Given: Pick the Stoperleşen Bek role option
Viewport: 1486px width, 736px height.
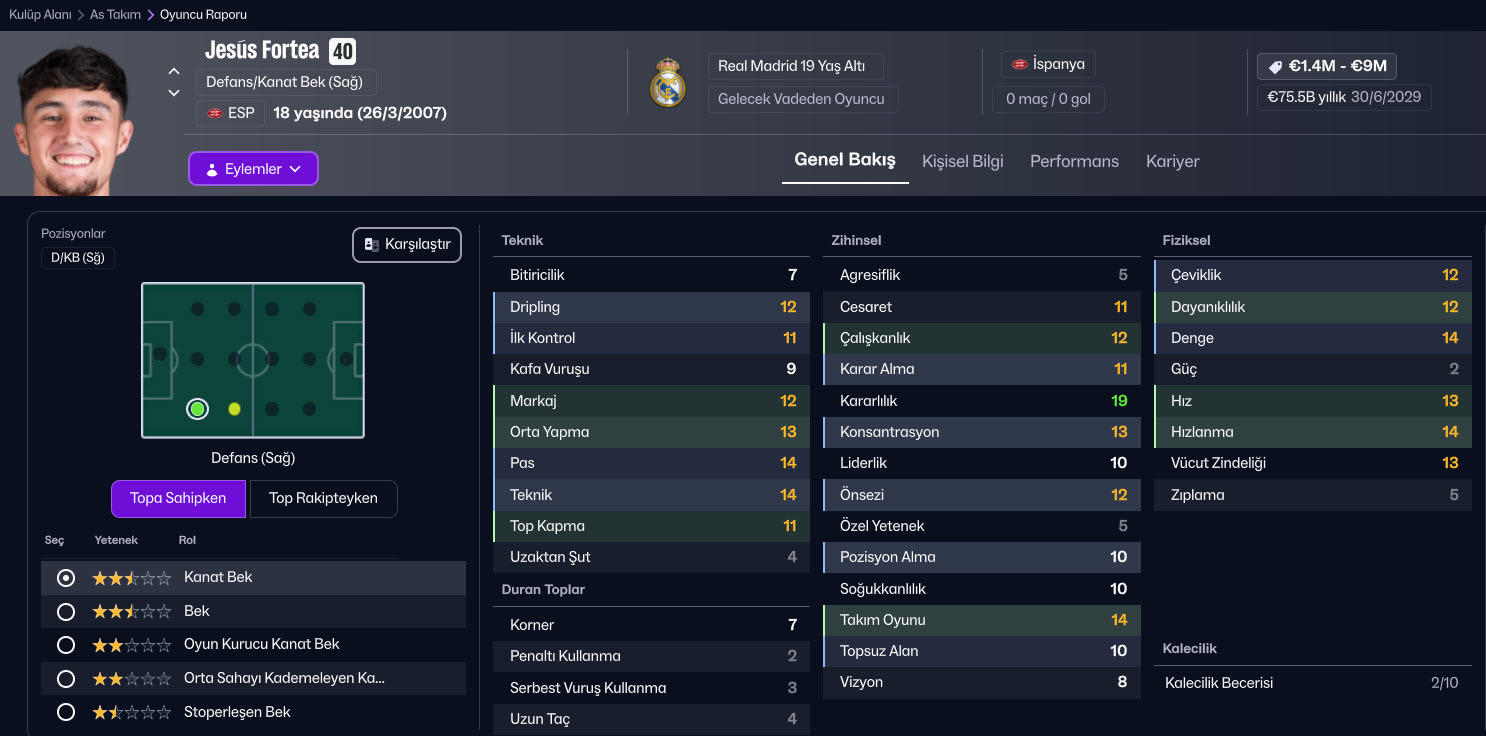Looking at the screenshot, I should 66,712.
